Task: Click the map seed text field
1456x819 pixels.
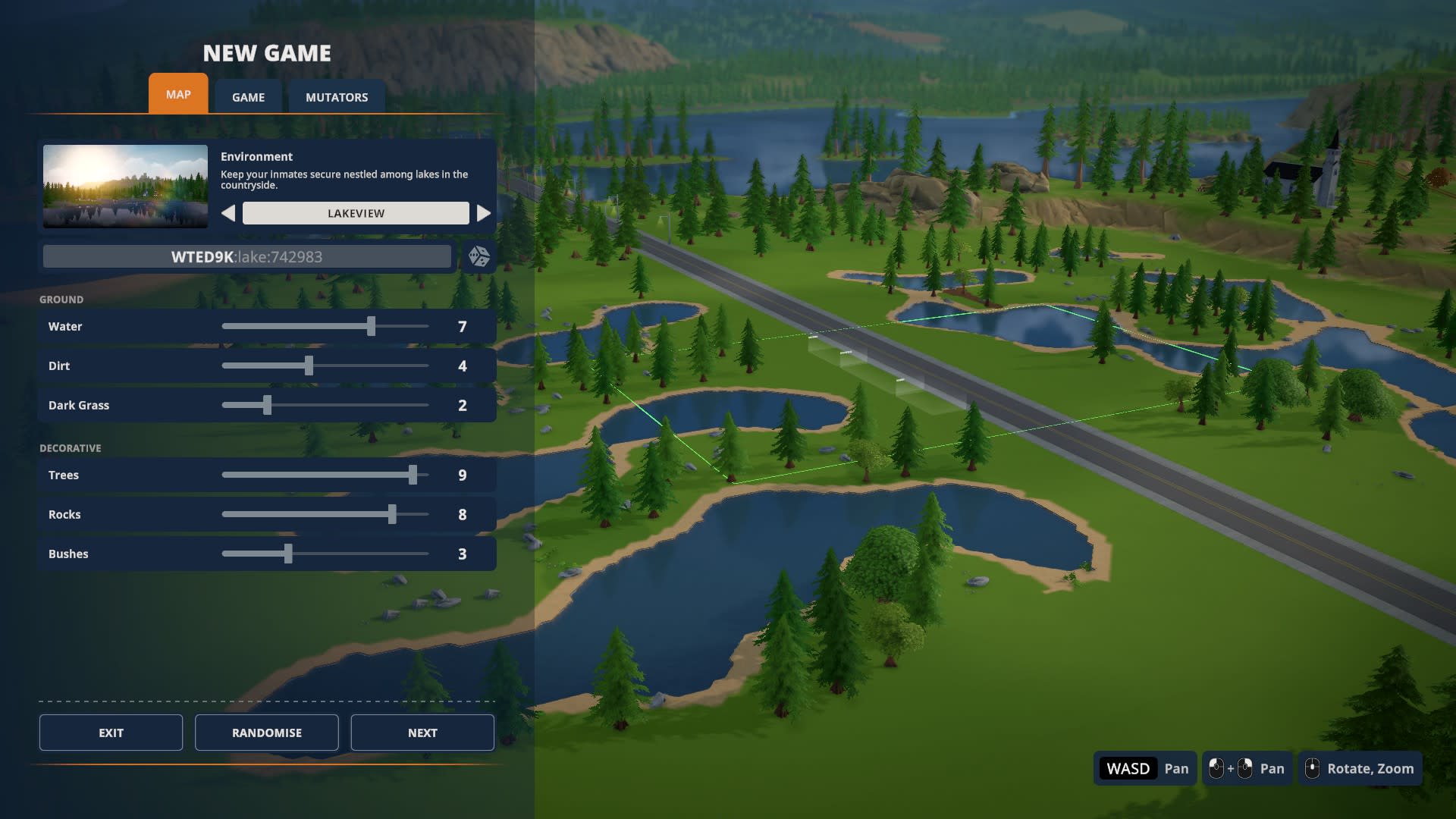Action: click(x=246, y=256)
